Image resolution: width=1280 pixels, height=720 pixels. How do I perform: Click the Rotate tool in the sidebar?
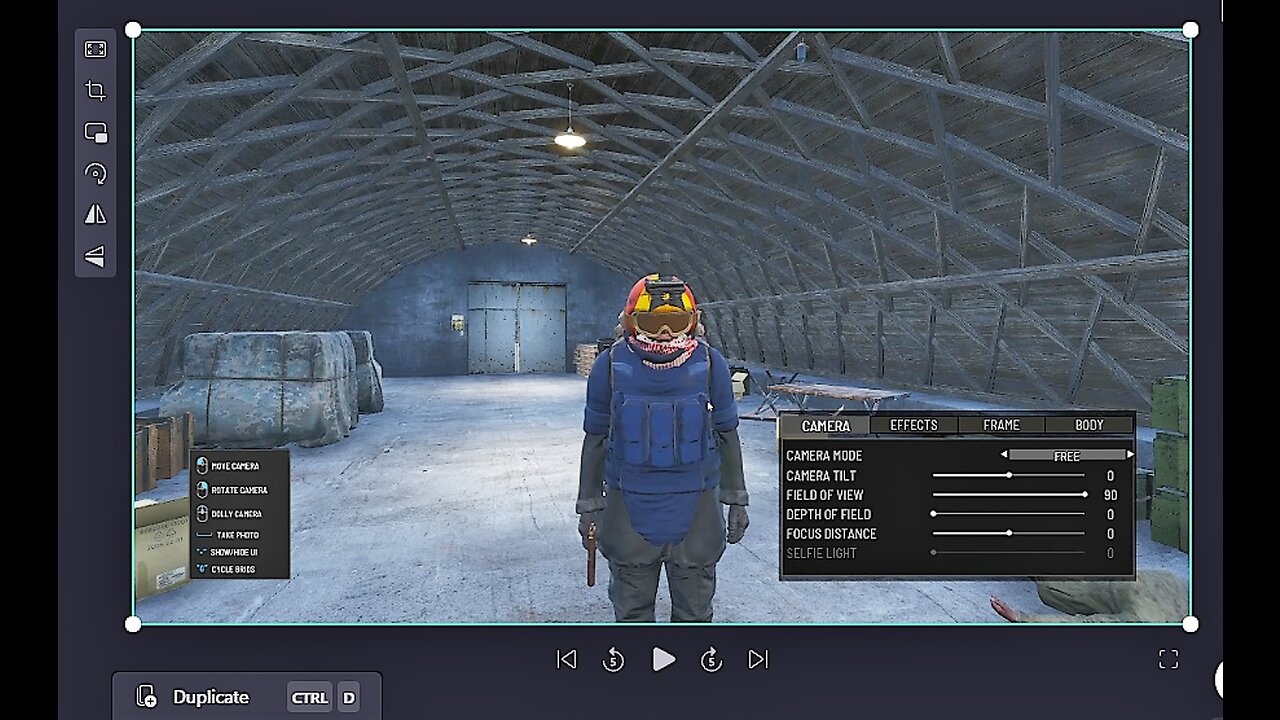pos(94,173)
